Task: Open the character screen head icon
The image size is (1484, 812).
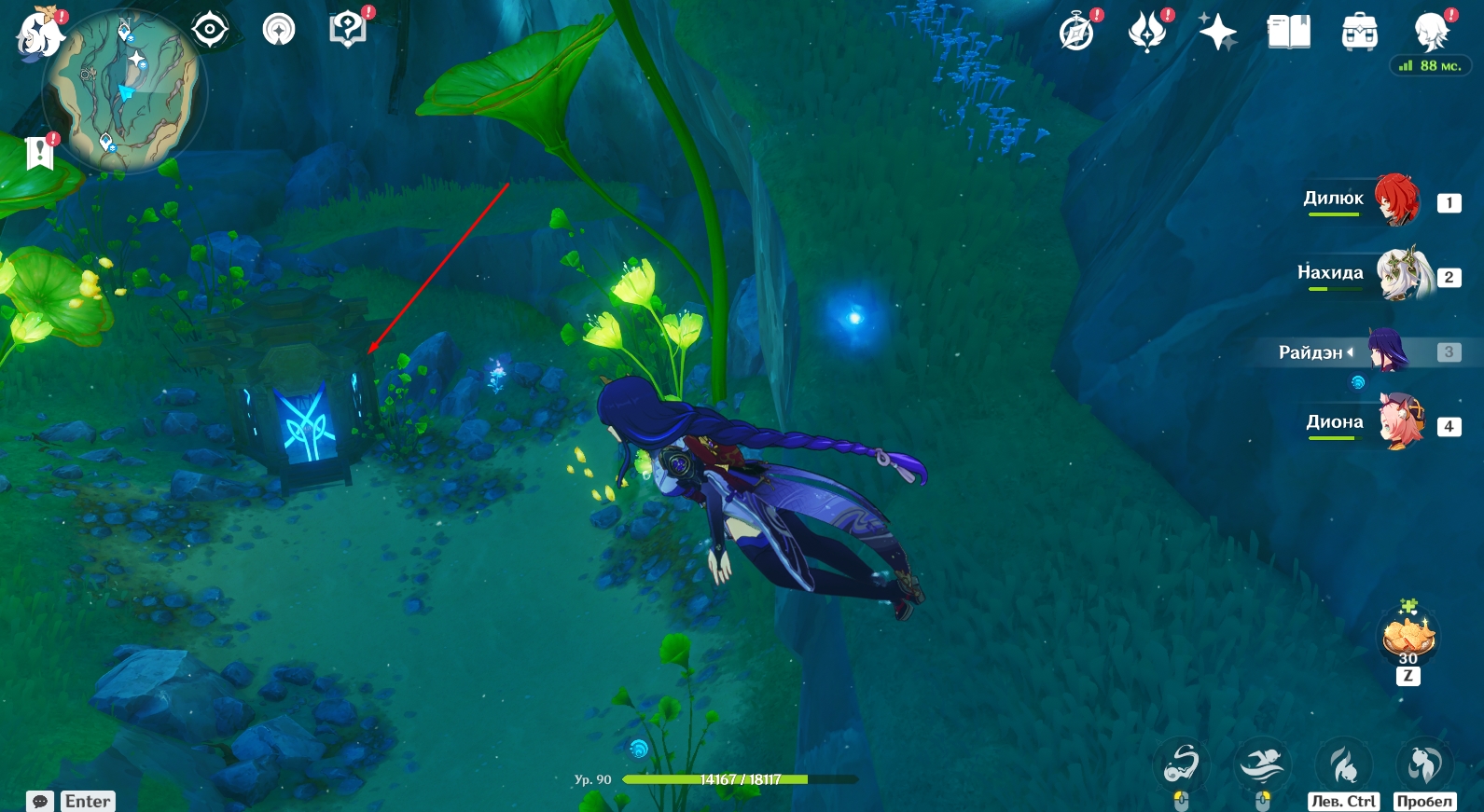Action: click(x=1431, y=32)
